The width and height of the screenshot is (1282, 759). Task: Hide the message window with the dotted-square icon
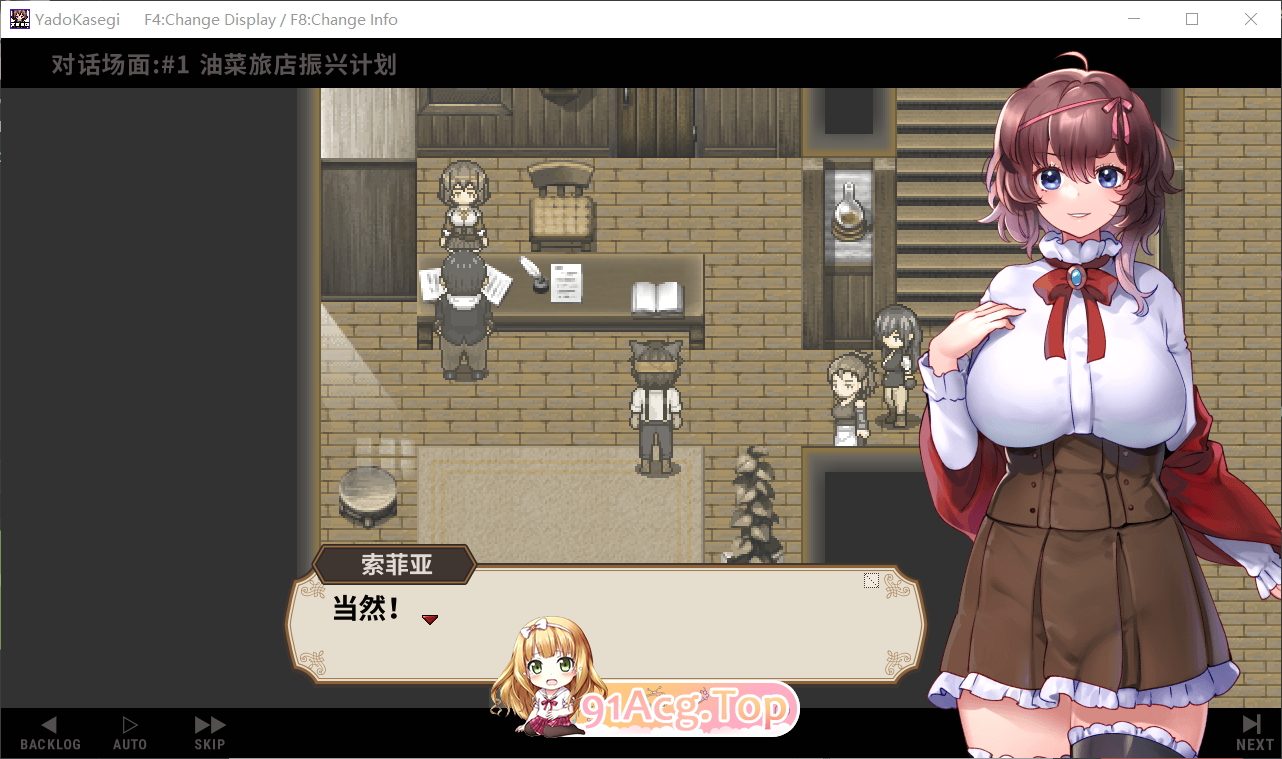[x=871, y=579]
